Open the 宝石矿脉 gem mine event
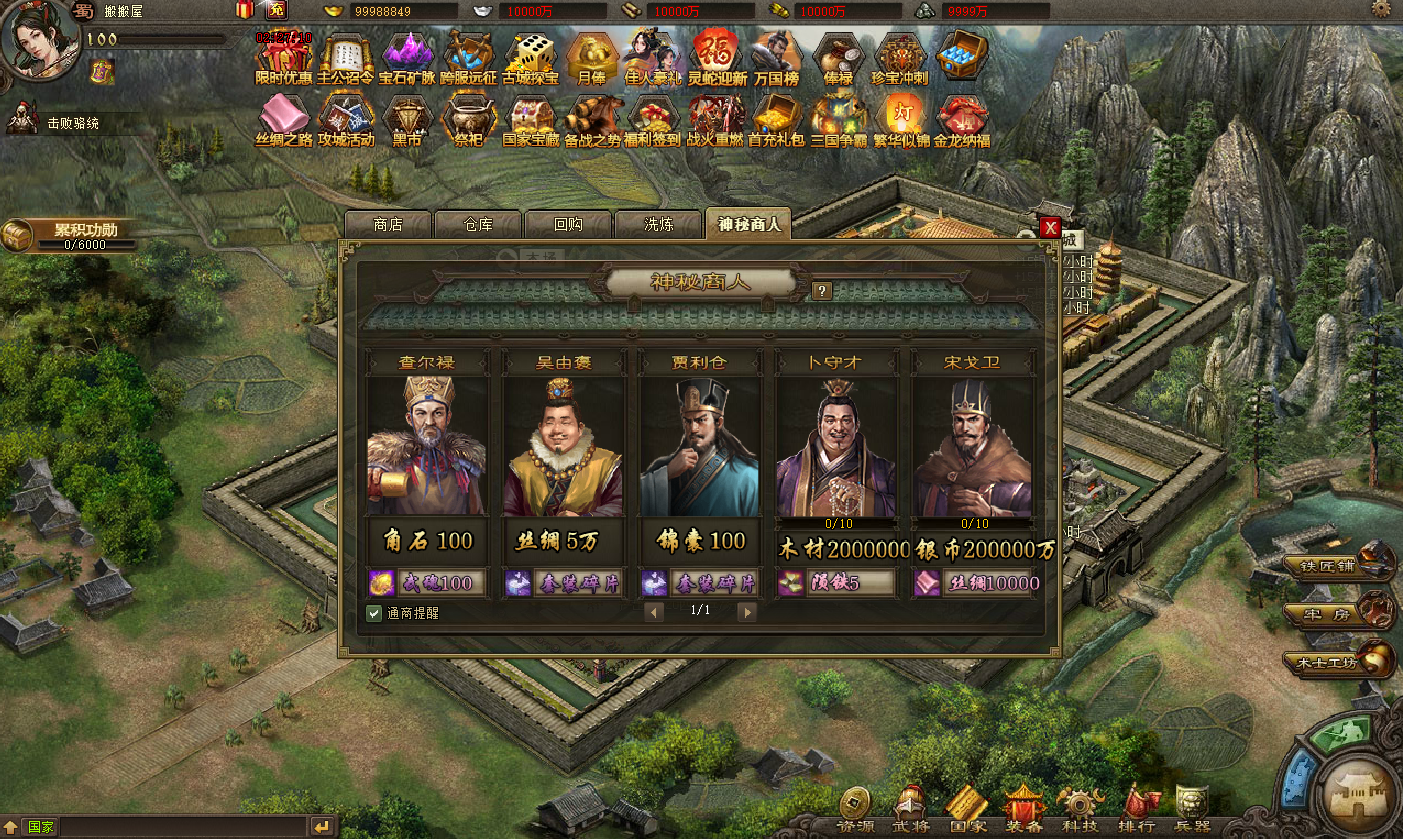 pos(407,59)
